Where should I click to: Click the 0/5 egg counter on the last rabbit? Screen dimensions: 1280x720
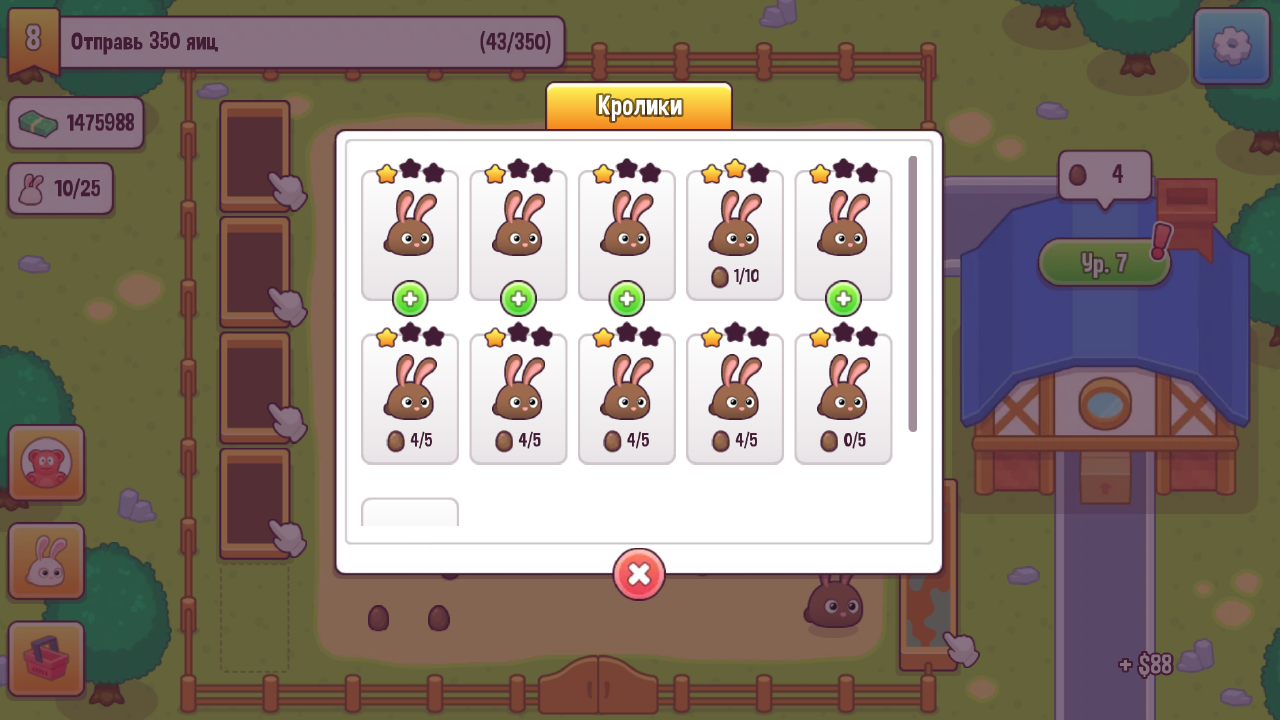[843, 440]
